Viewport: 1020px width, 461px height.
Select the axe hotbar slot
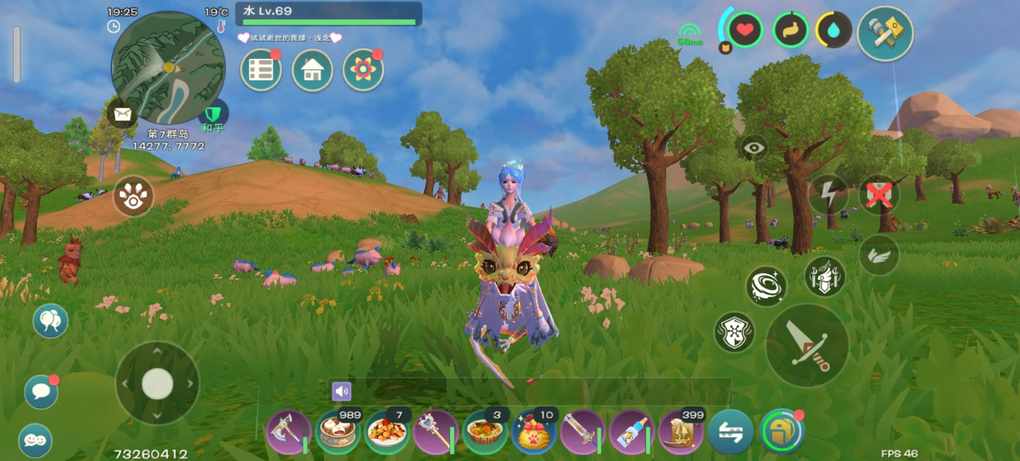289,432
